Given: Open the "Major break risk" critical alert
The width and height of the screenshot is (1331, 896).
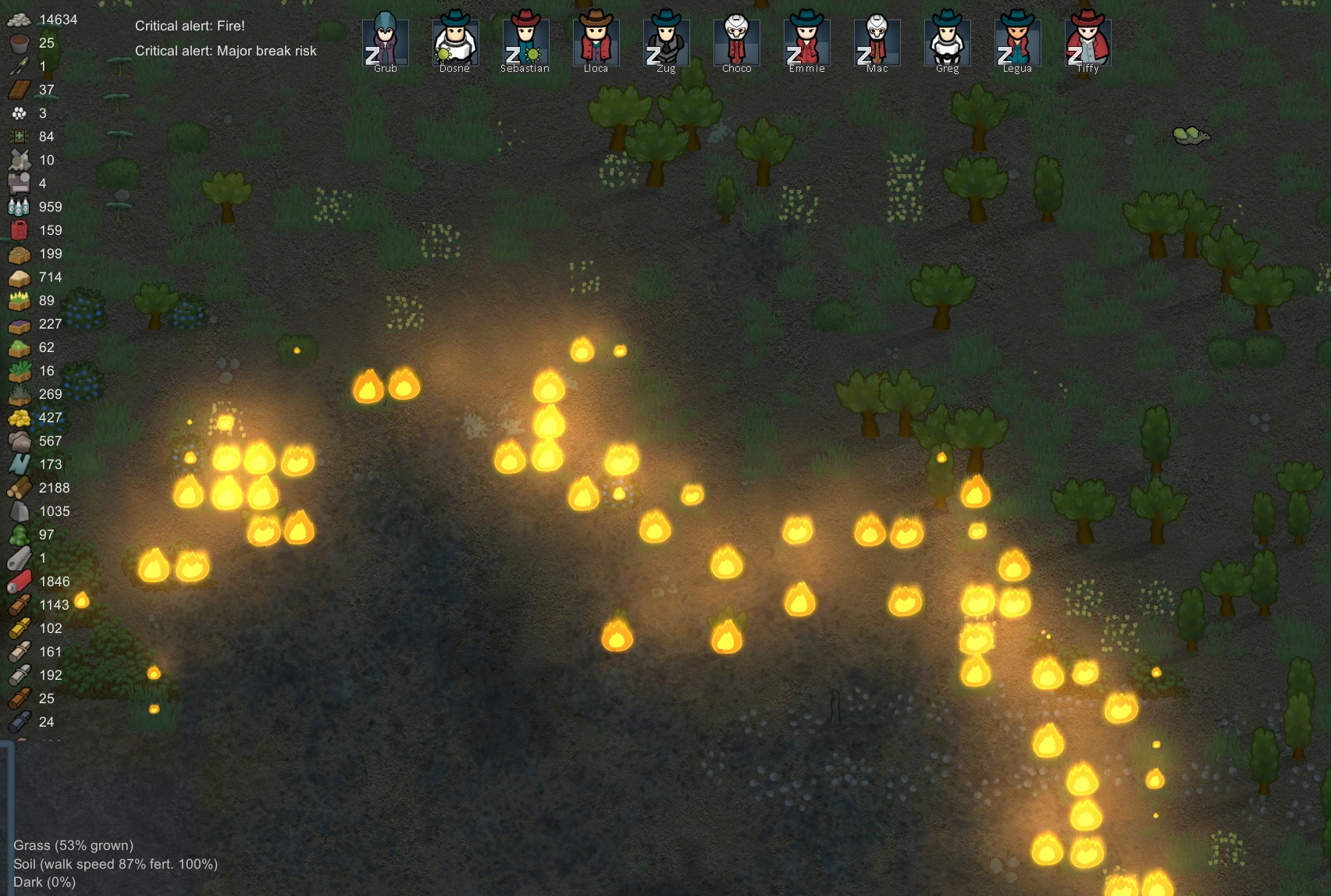Looking at the screenshot, I should pos(226,51).
